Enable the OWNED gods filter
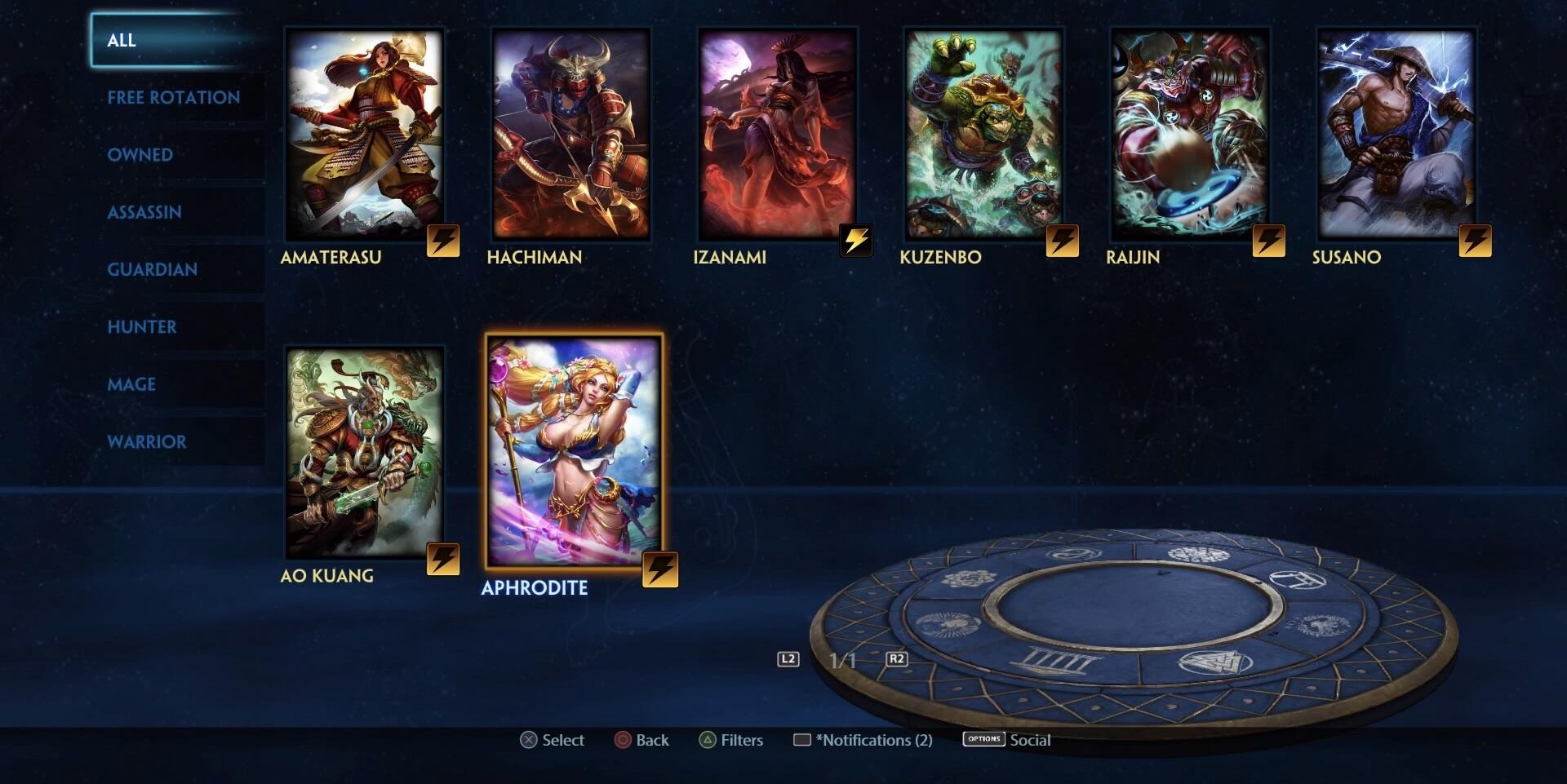 click(x=140, y=154)
